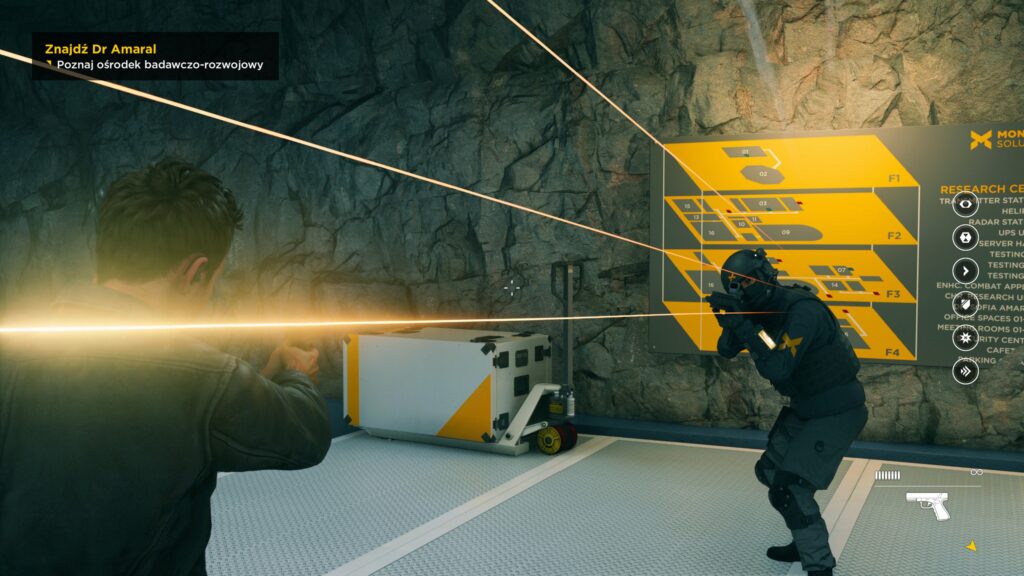
Task: Select the equipped pistol weapon icon
Action: [x=929, y=505]
